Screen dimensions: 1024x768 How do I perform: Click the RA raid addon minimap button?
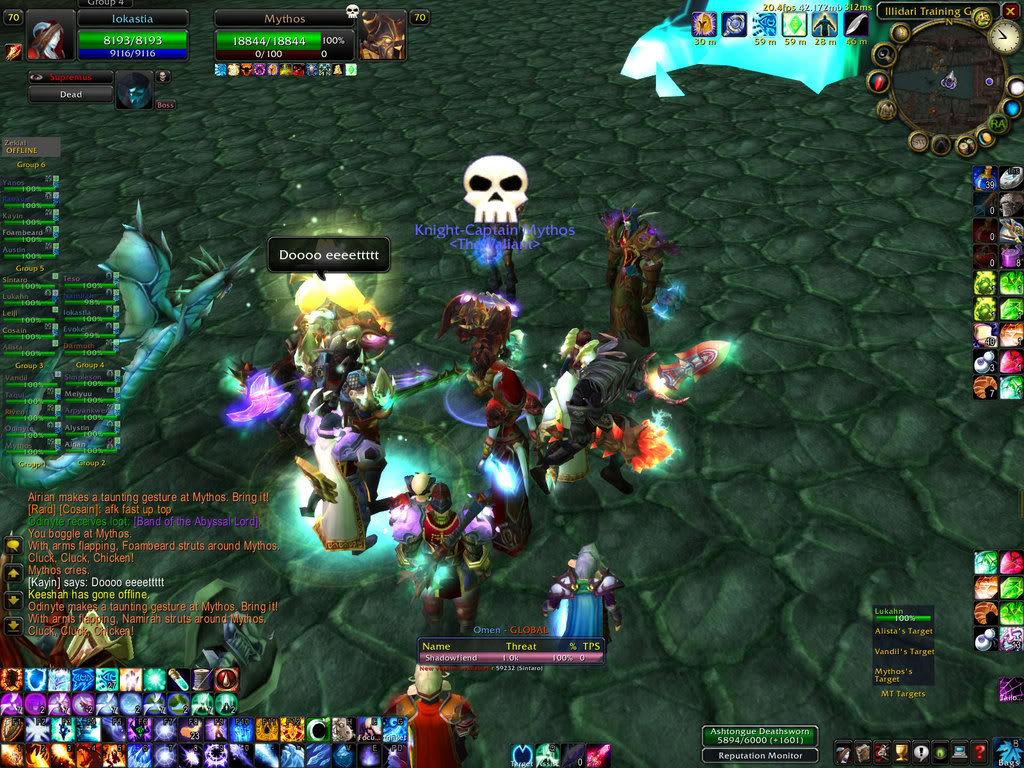(997, 123)
